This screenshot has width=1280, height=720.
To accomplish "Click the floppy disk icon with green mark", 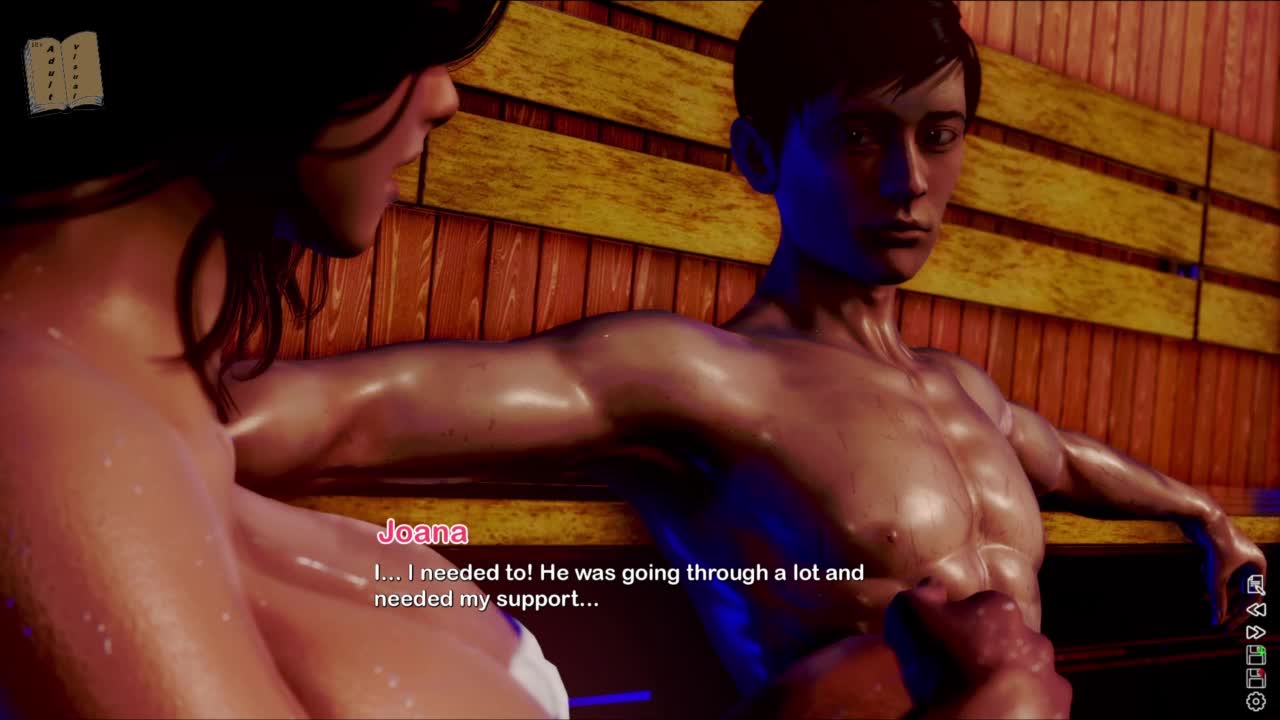I will tap(1255, 655).
